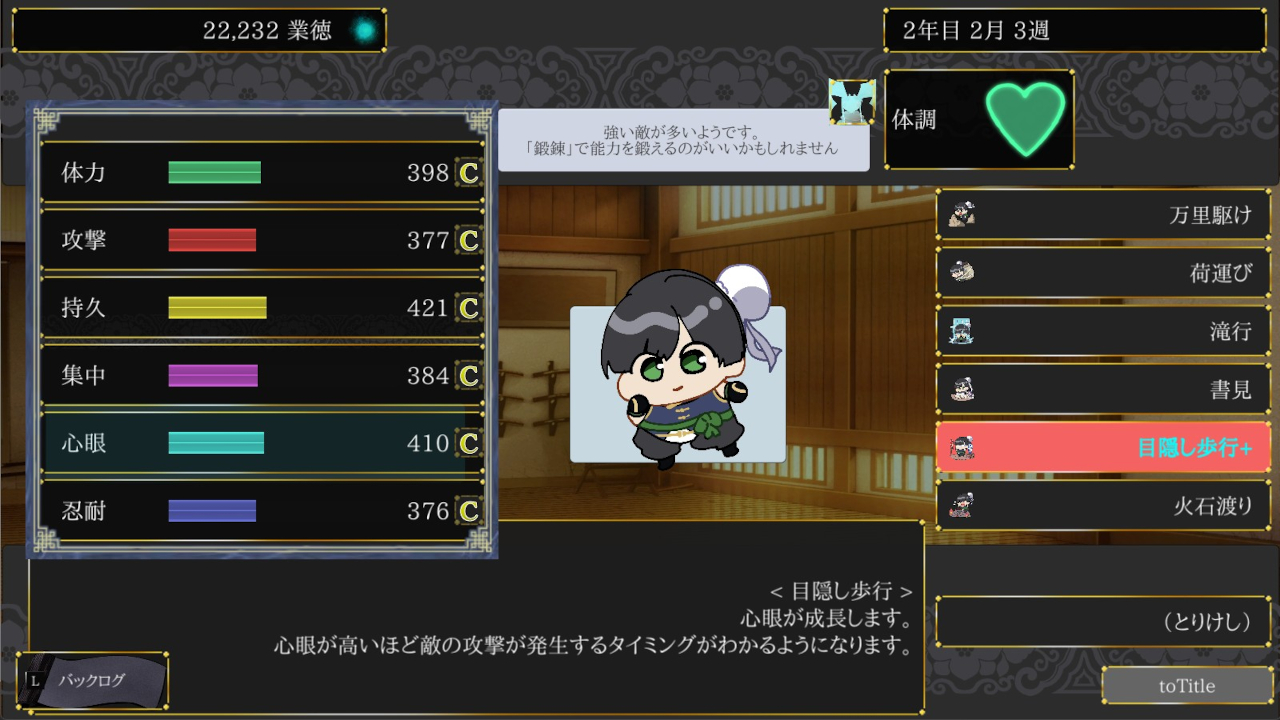
Task: Choose the 火石渡り training option
Action: 1103,505
